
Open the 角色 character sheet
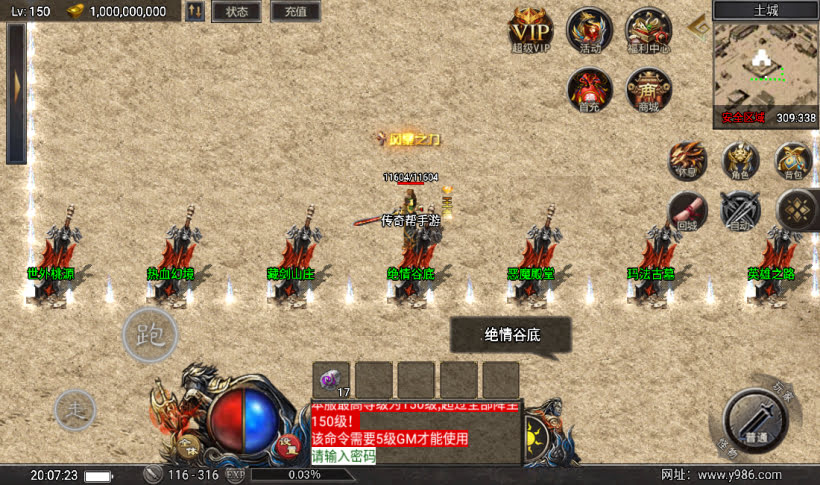pos(740,160)
